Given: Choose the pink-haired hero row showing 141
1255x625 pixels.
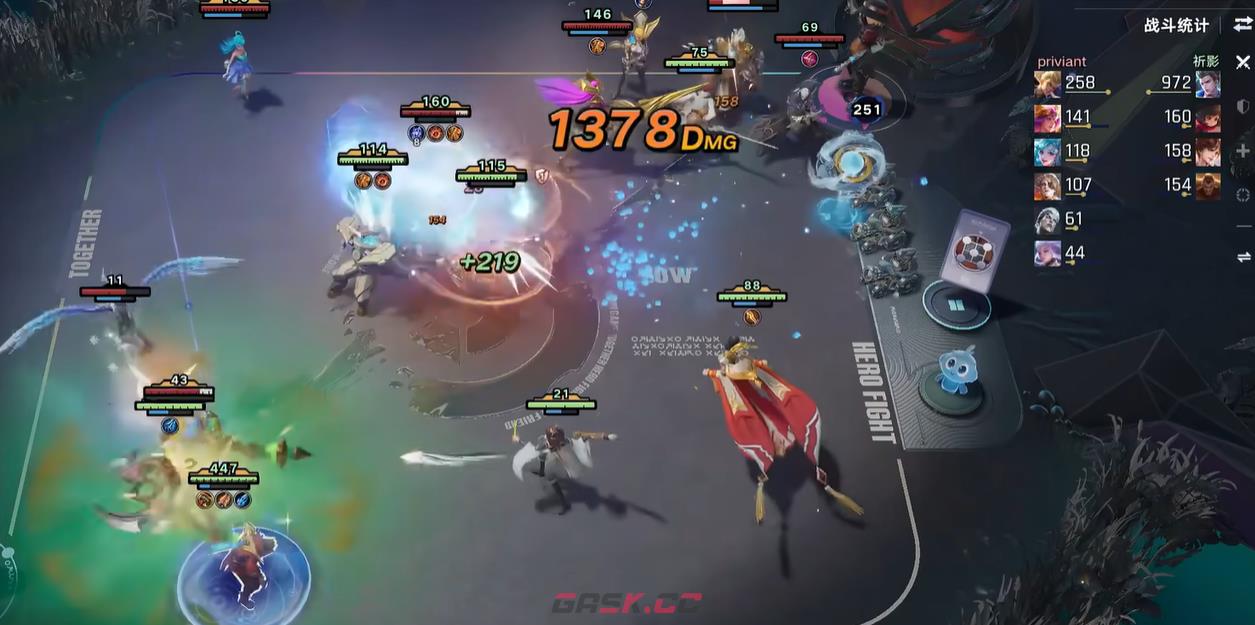Looking at the screenshot, I should point(1048,118).
